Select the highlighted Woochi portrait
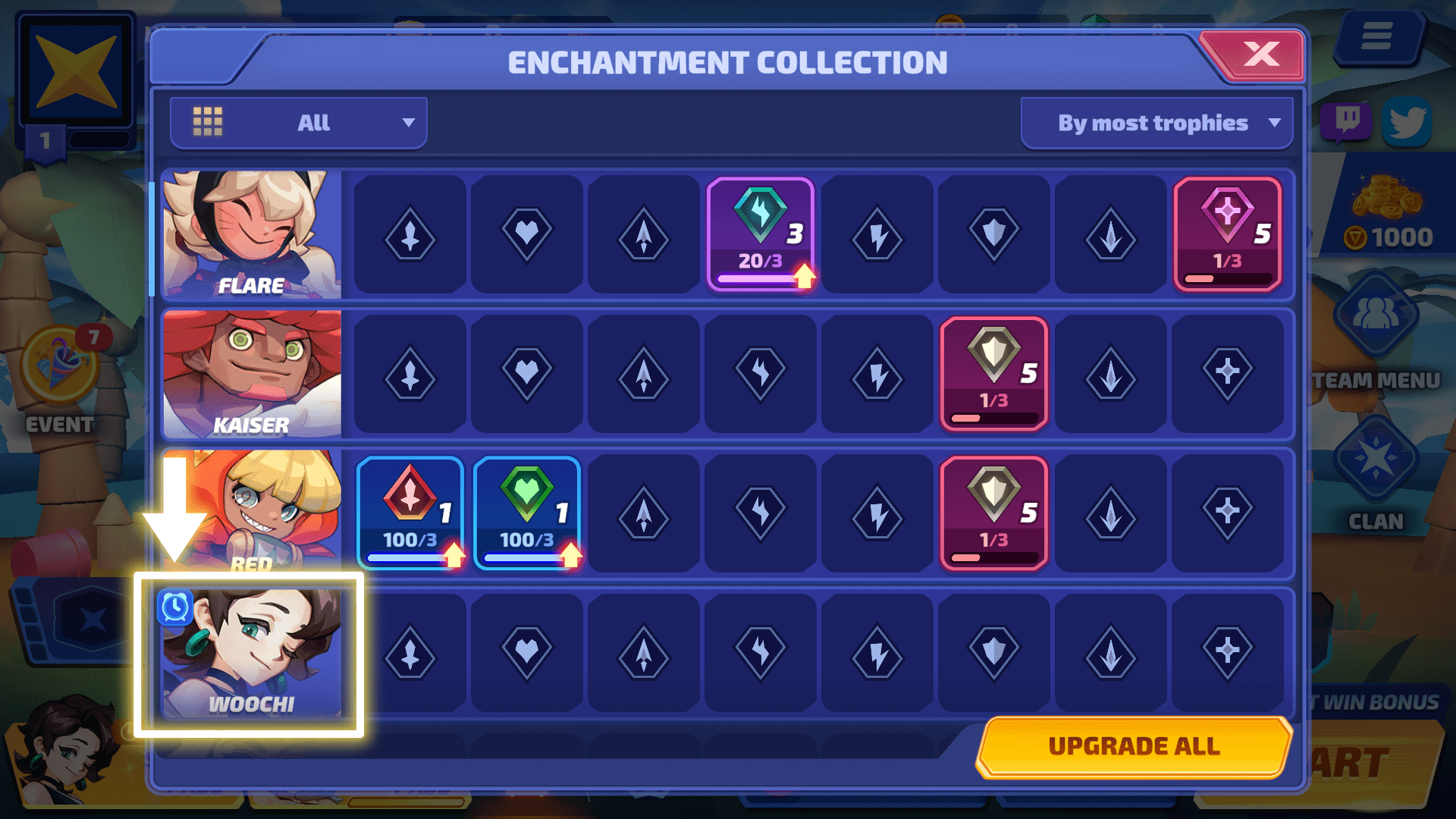Screen dimensions: 1456x819 click(x=252, y=654)
